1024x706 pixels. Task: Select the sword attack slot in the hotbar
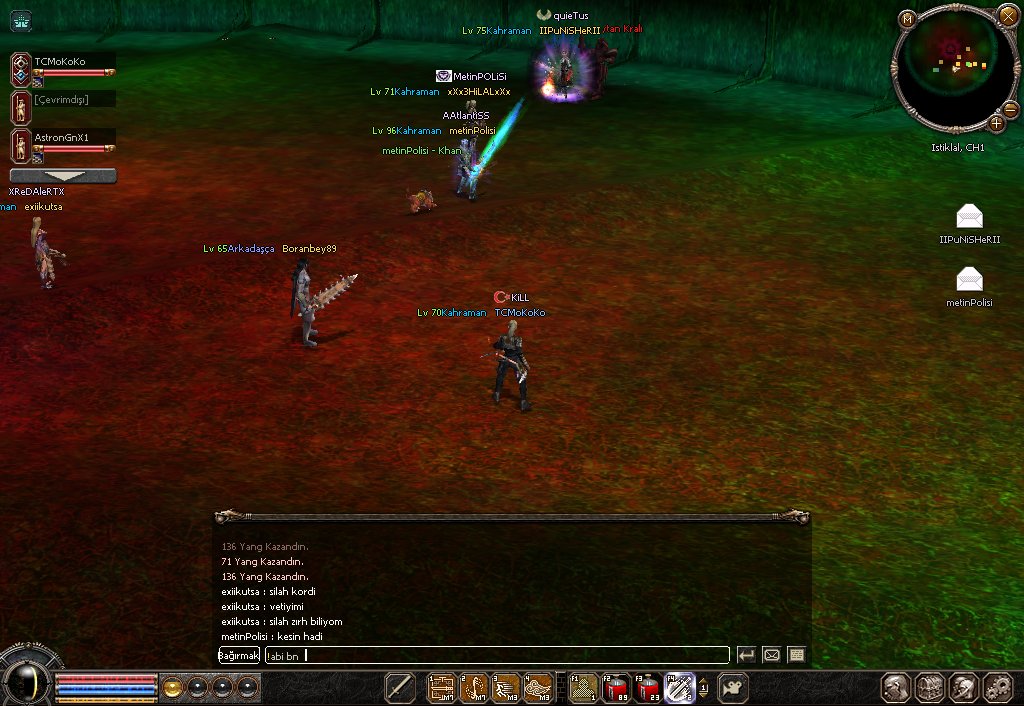click(400, 687)
